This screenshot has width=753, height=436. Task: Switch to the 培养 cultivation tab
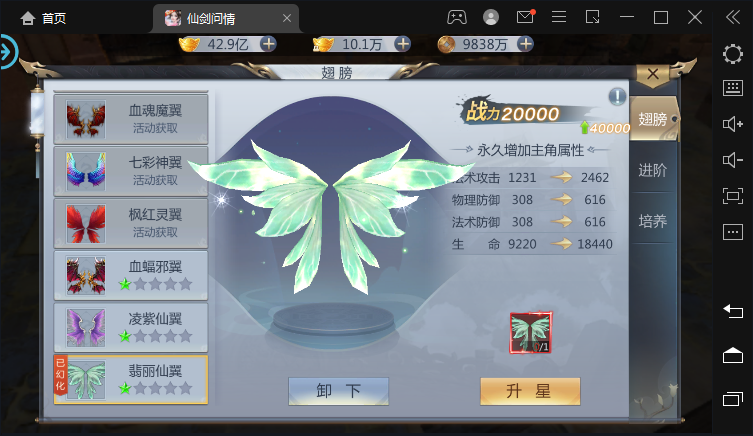653,221
